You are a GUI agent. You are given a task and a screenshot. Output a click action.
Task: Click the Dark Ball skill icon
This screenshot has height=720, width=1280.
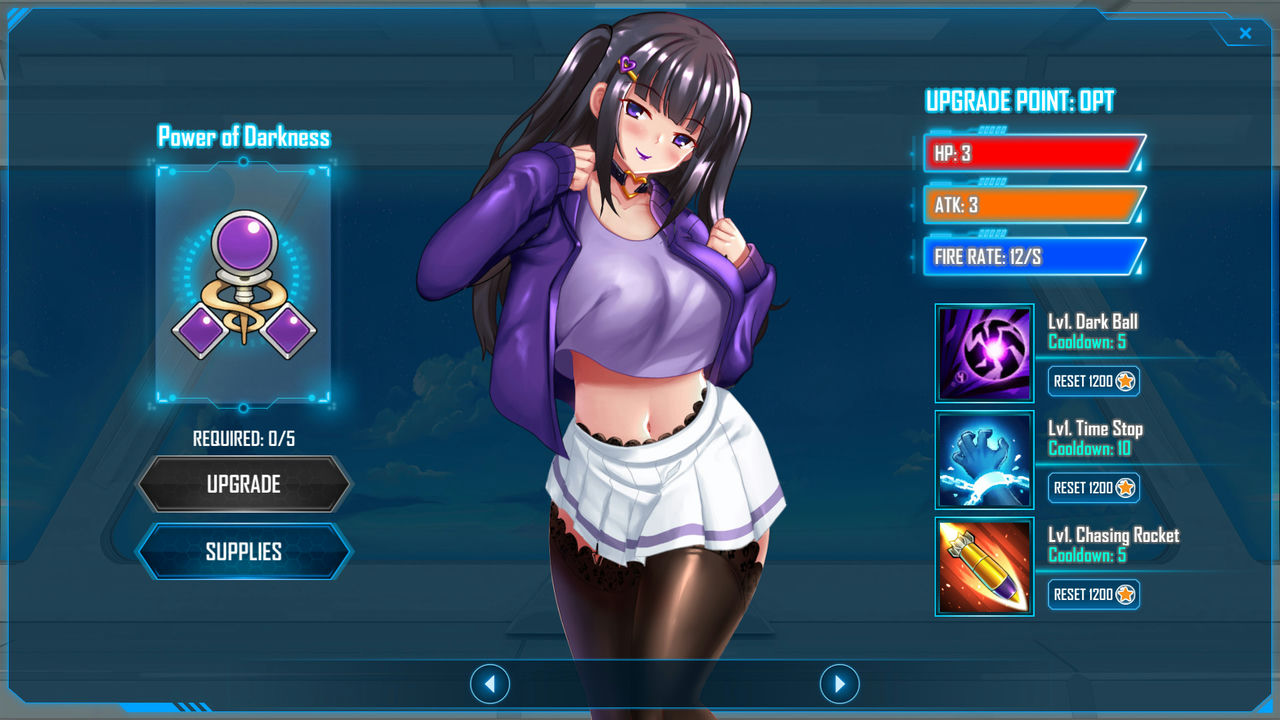click(x=984, y=351)
